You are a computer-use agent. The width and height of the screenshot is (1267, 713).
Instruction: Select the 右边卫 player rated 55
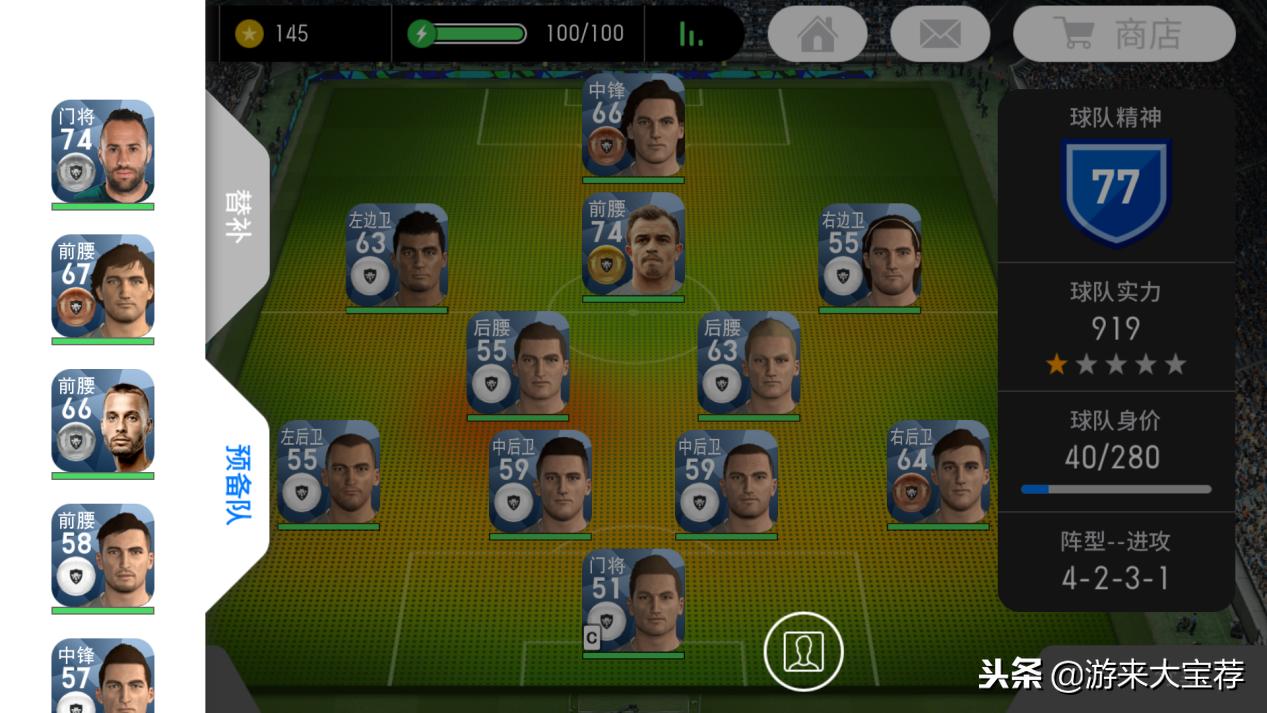pos(869,255)
